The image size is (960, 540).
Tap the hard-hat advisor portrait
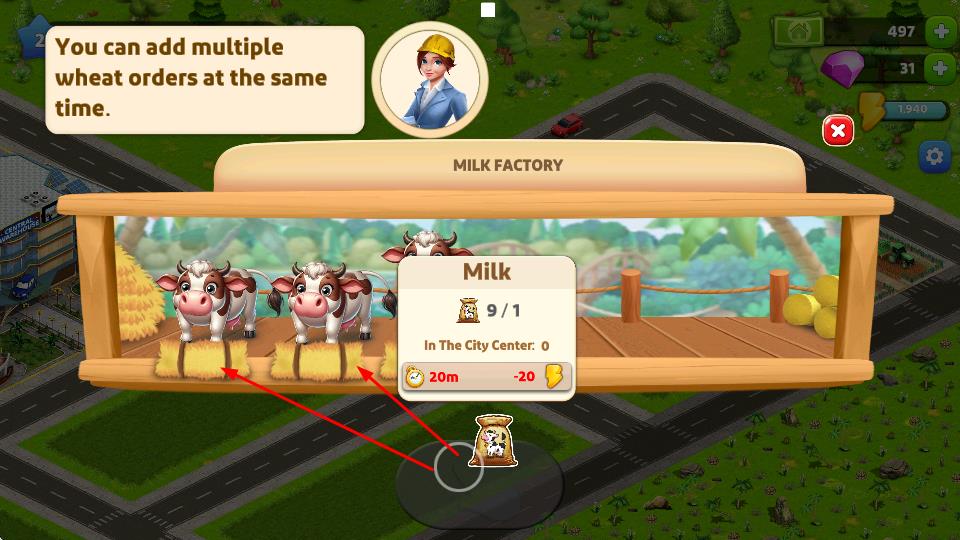point(430,78)
